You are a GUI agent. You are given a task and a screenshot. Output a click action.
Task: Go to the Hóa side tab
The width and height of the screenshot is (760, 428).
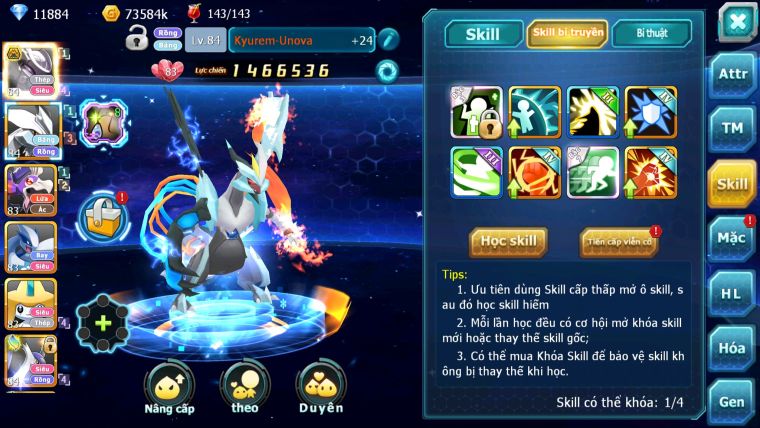732,347
